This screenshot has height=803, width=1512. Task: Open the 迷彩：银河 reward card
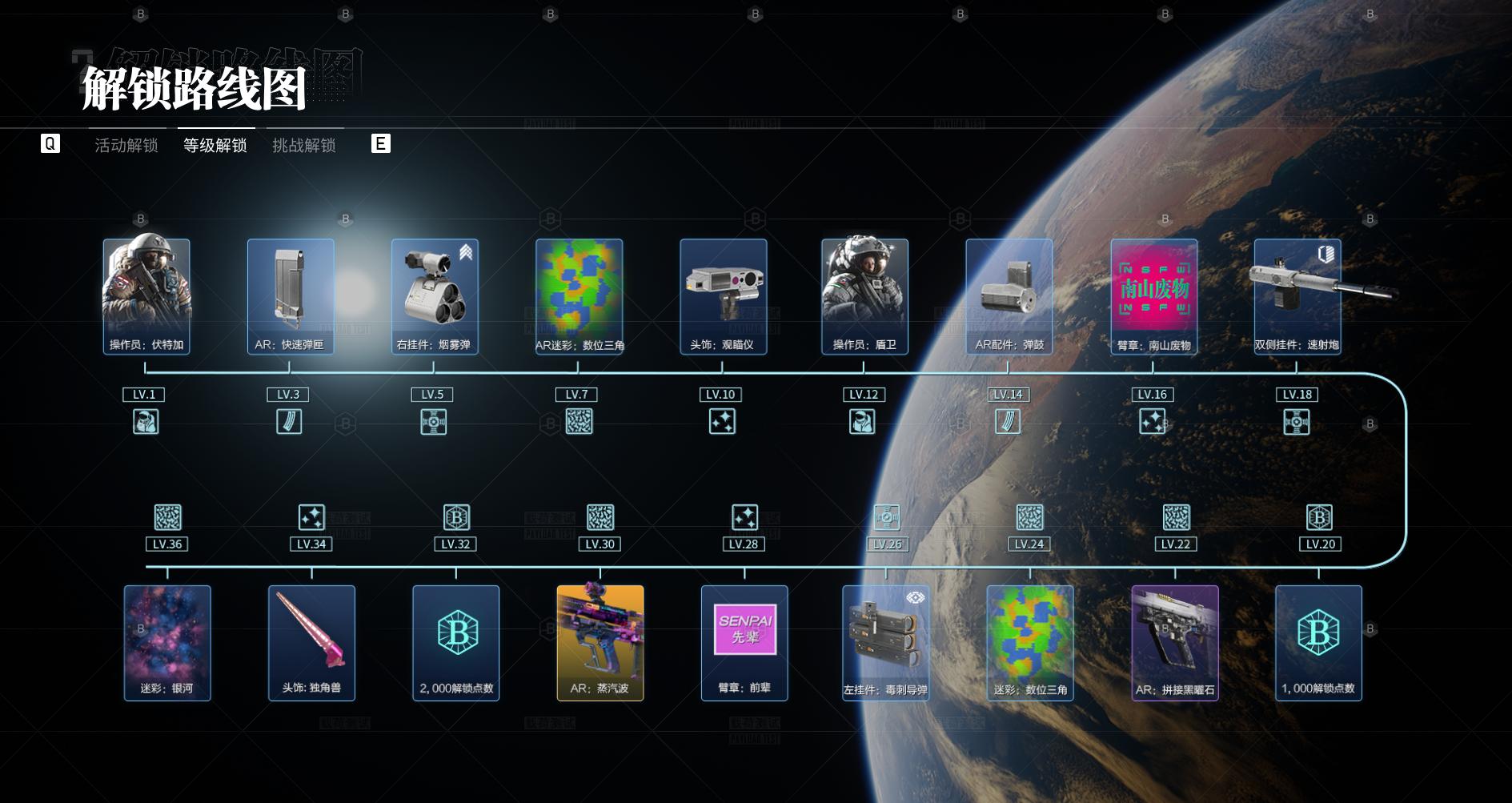tap(167, 643)
